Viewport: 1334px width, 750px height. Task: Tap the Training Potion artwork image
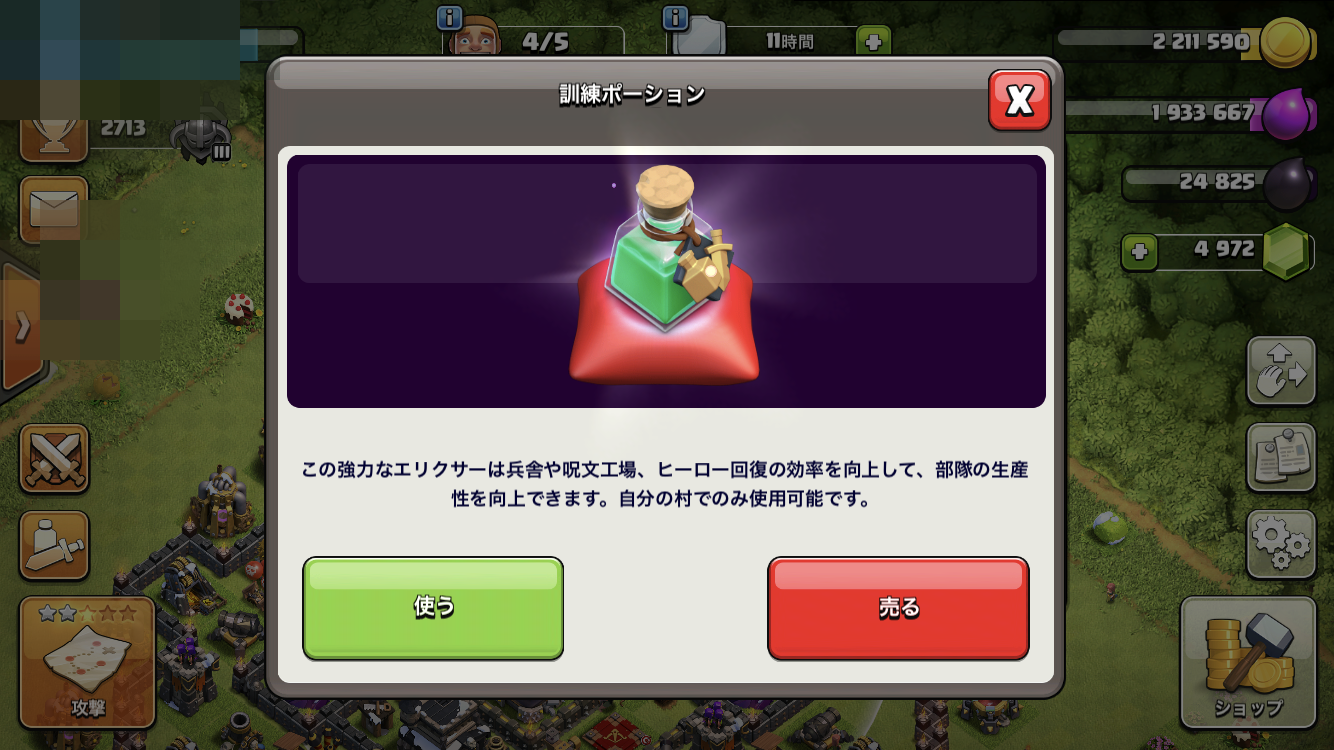tap(666, 280)
